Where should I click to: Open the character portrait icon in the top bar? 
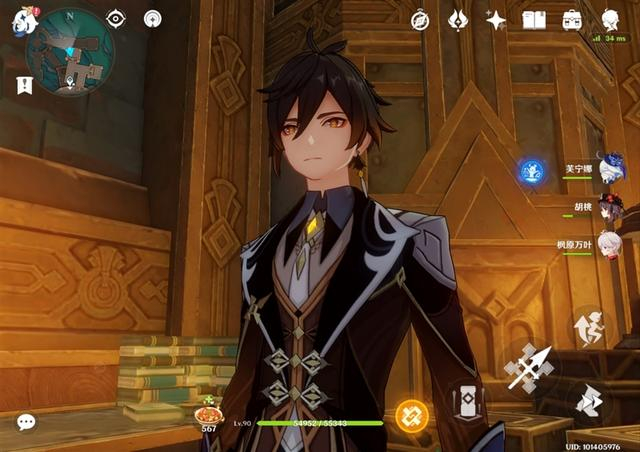tap(610, 19)
